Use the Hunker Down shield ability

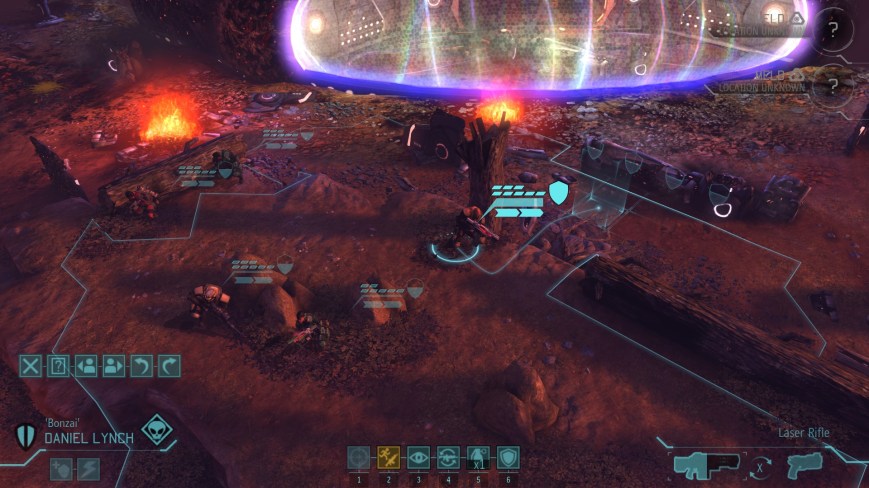508,457
